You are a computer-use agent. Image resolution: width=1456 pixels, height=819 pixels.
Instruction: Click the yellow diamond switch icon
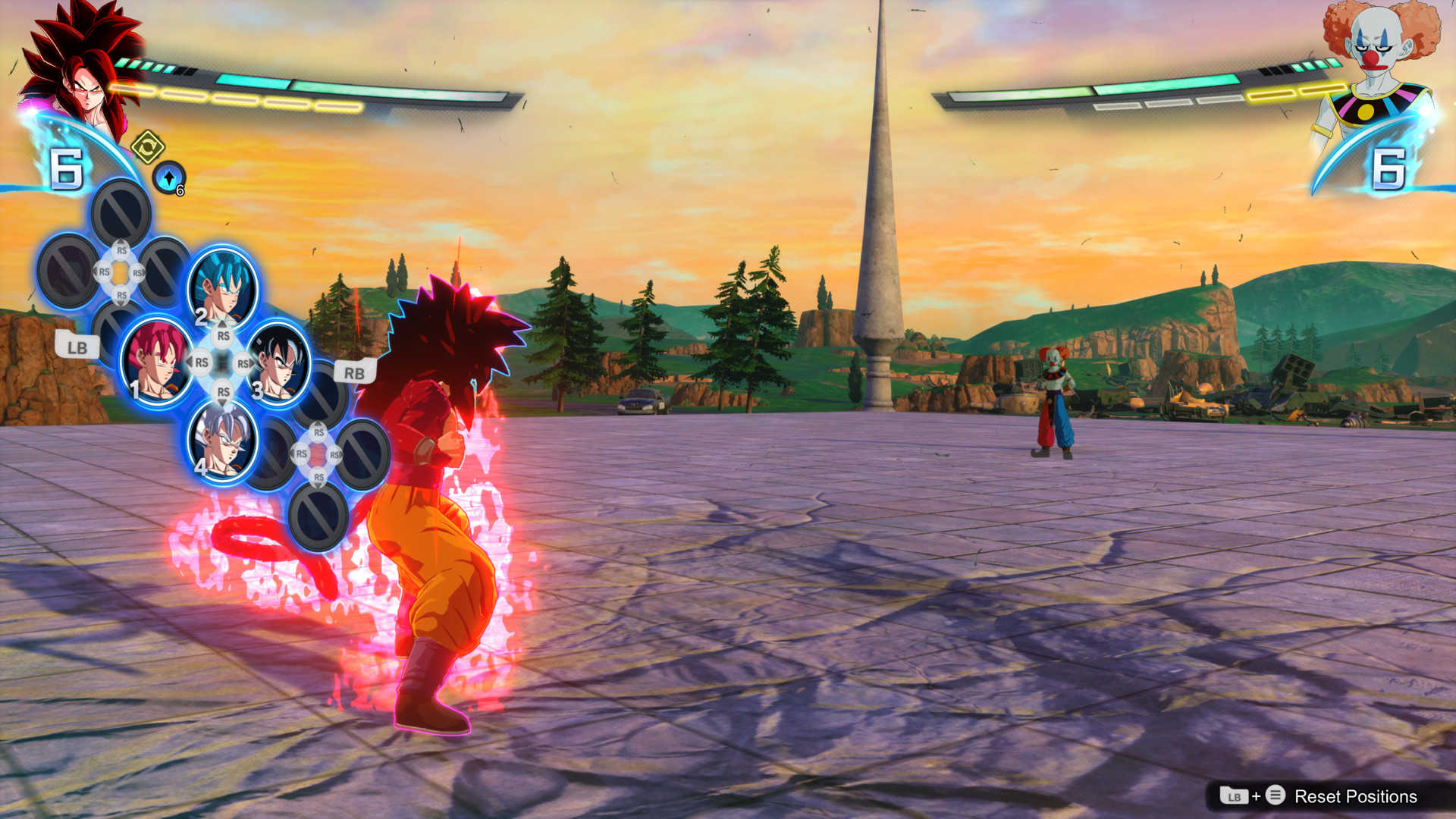pyautogui.click(x=147, y=146)
